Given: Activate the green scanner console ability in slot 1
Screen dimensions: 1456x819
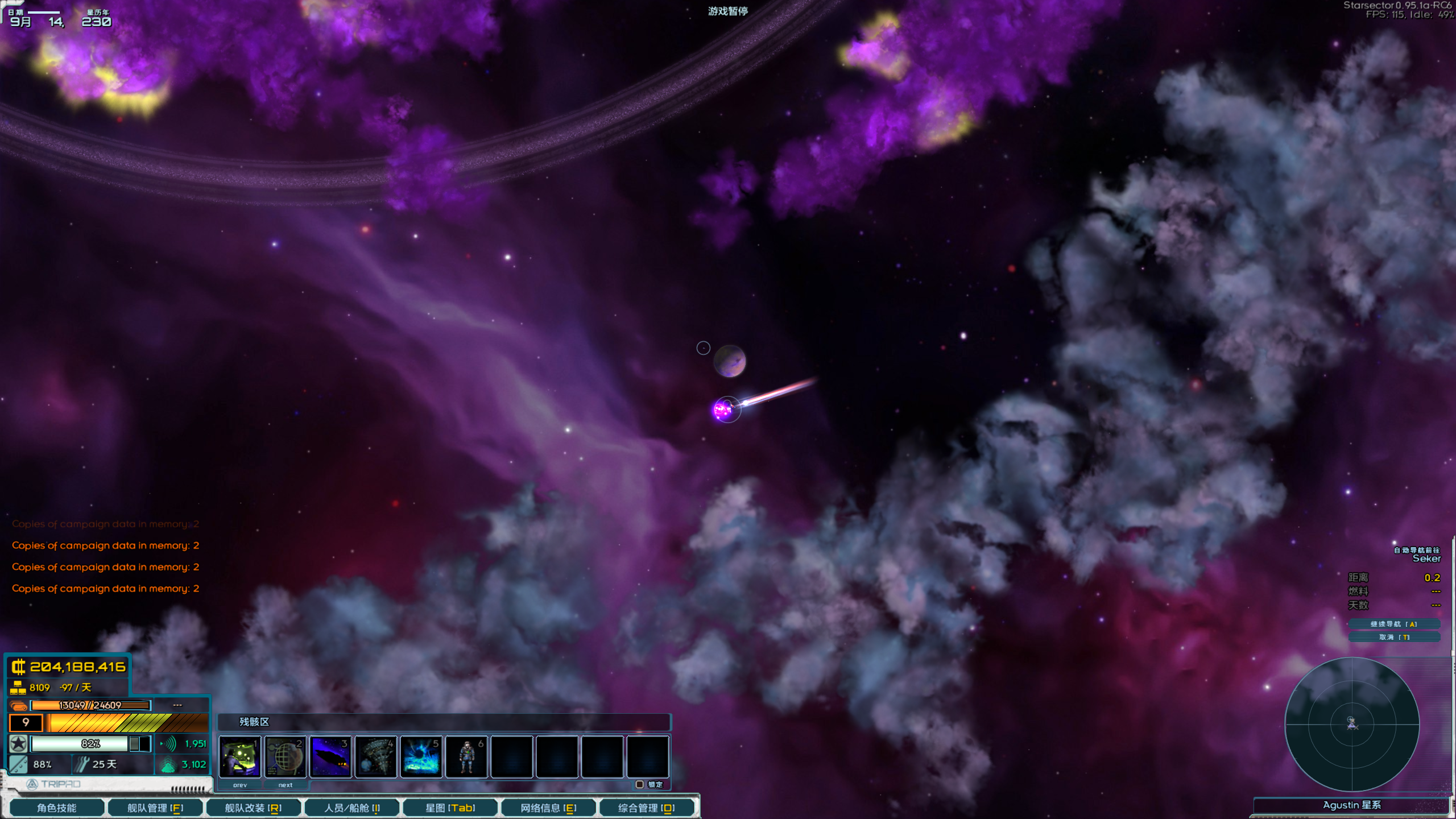Looking at the screenshot, I should tap(240, 756).
